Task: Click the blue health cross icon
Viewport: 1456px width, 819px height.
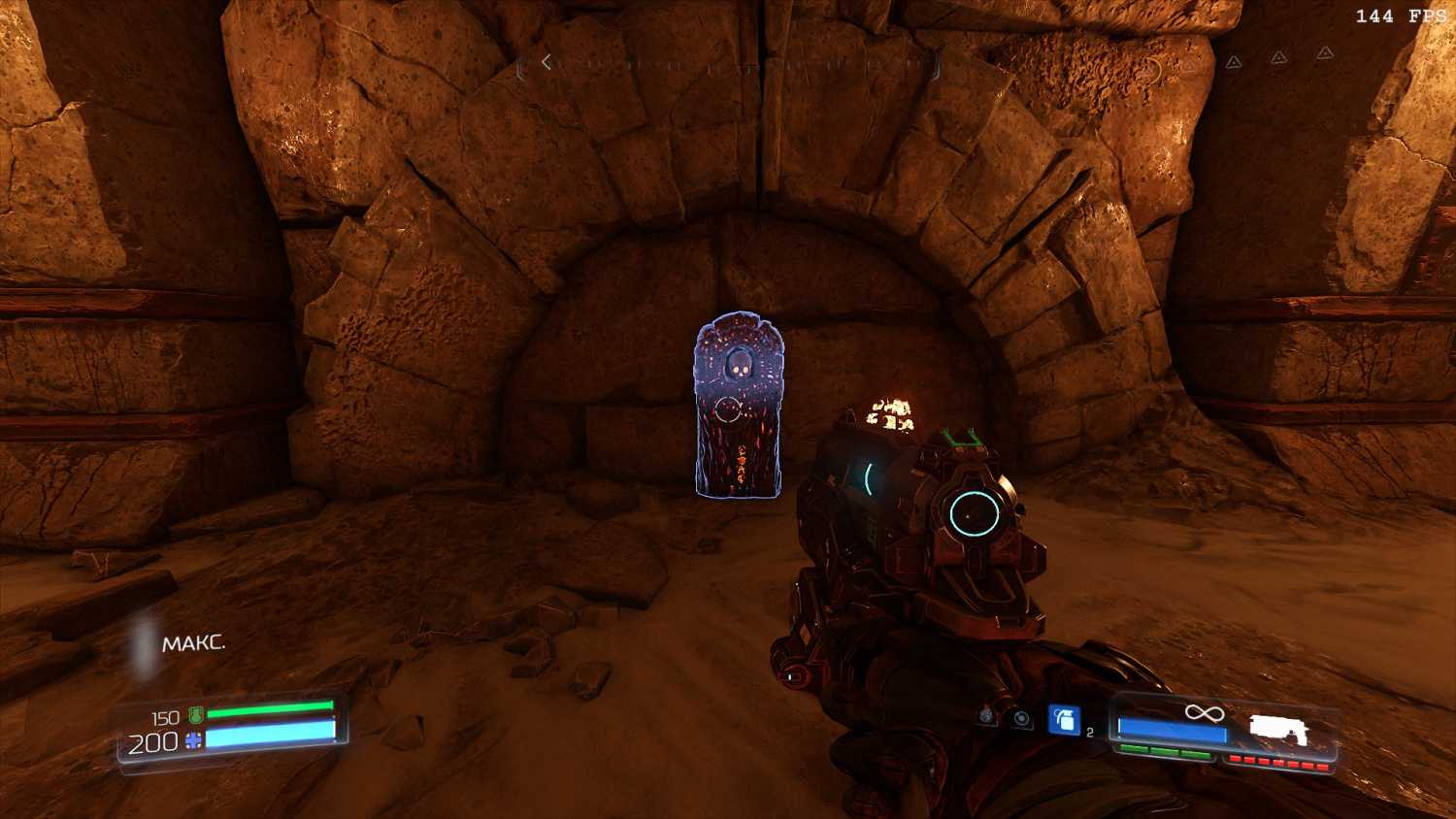Action: [x=193, y=741]
